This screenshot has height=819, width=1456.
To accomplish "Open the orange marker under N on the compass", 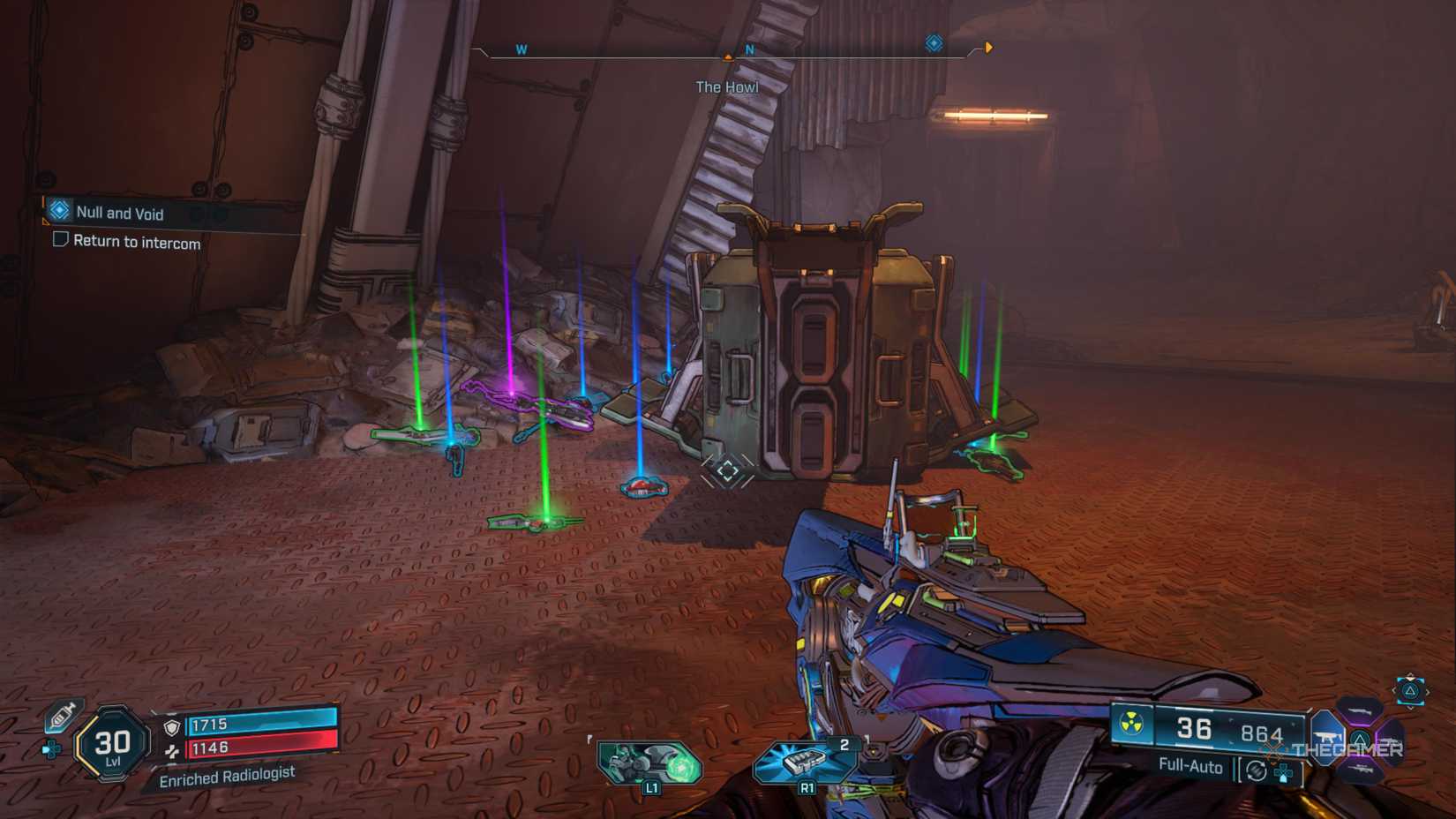I will pyautogui.click(x=728, y=54).
